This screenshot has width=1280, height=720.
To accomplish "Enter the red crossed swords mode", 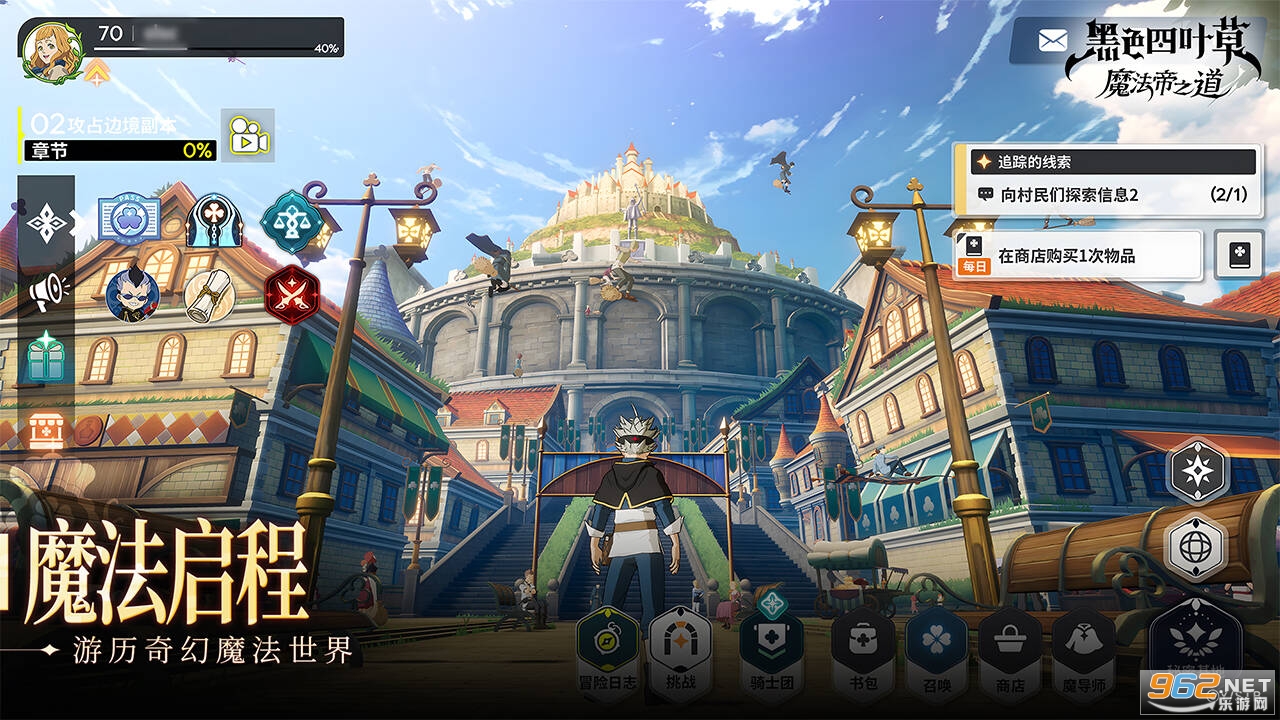I will click(292, 294).
